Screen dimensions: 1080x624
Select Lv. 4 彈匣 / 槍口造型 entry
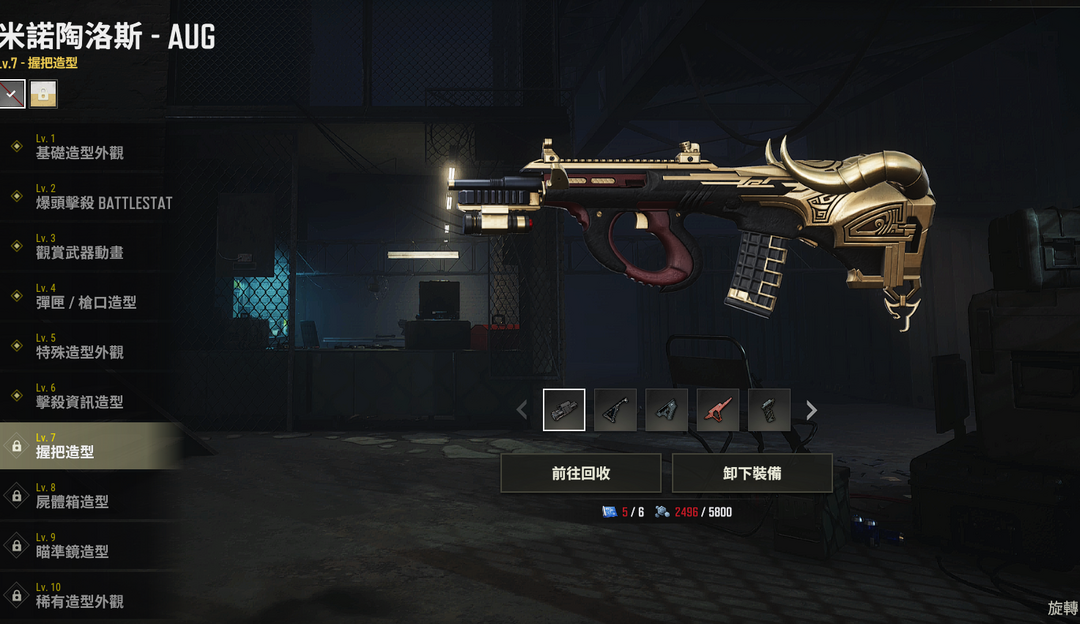[85, 297]
